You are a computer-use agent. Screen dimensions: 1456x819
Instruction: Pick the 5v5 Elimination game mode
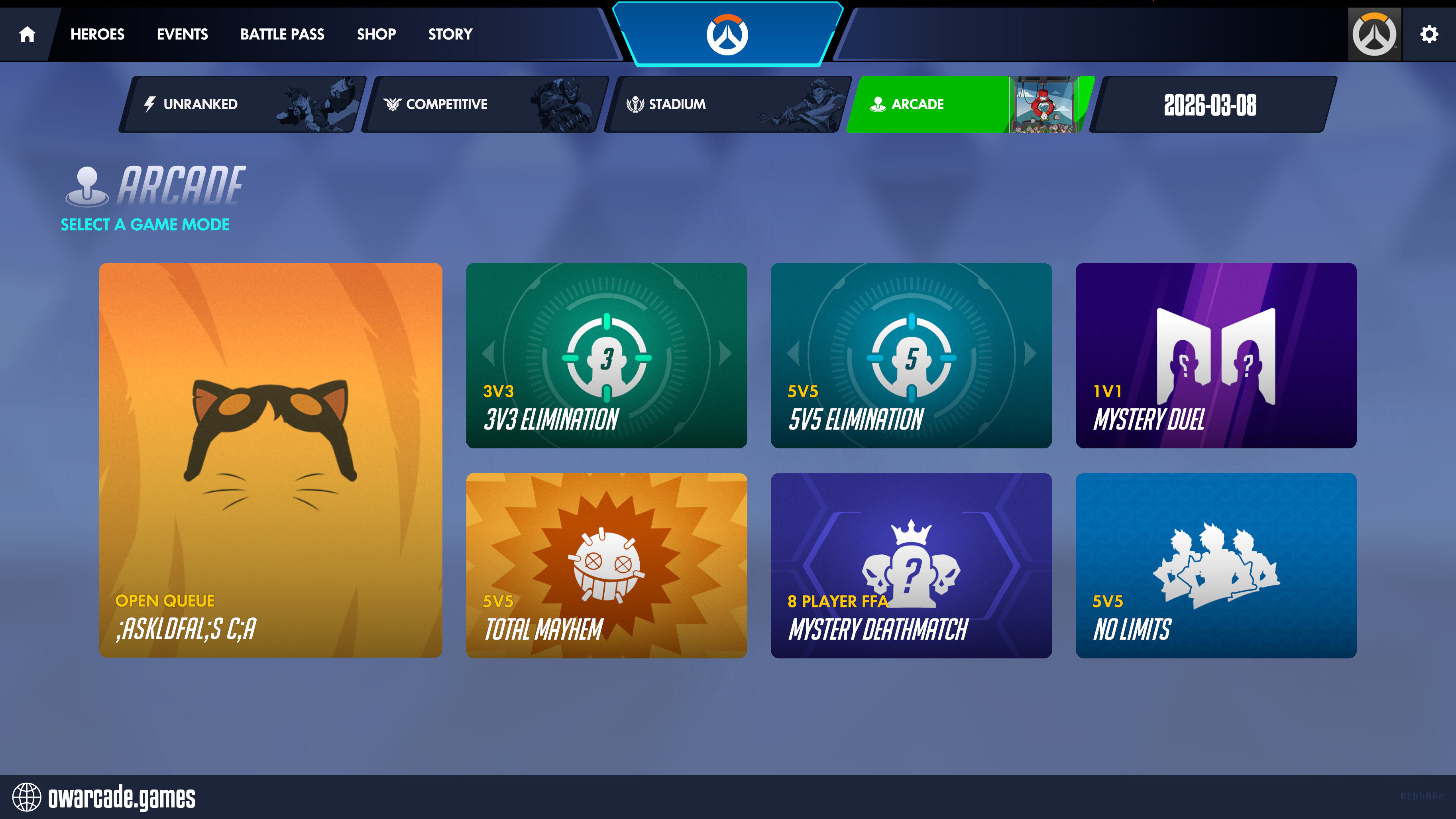coord(911,355)
